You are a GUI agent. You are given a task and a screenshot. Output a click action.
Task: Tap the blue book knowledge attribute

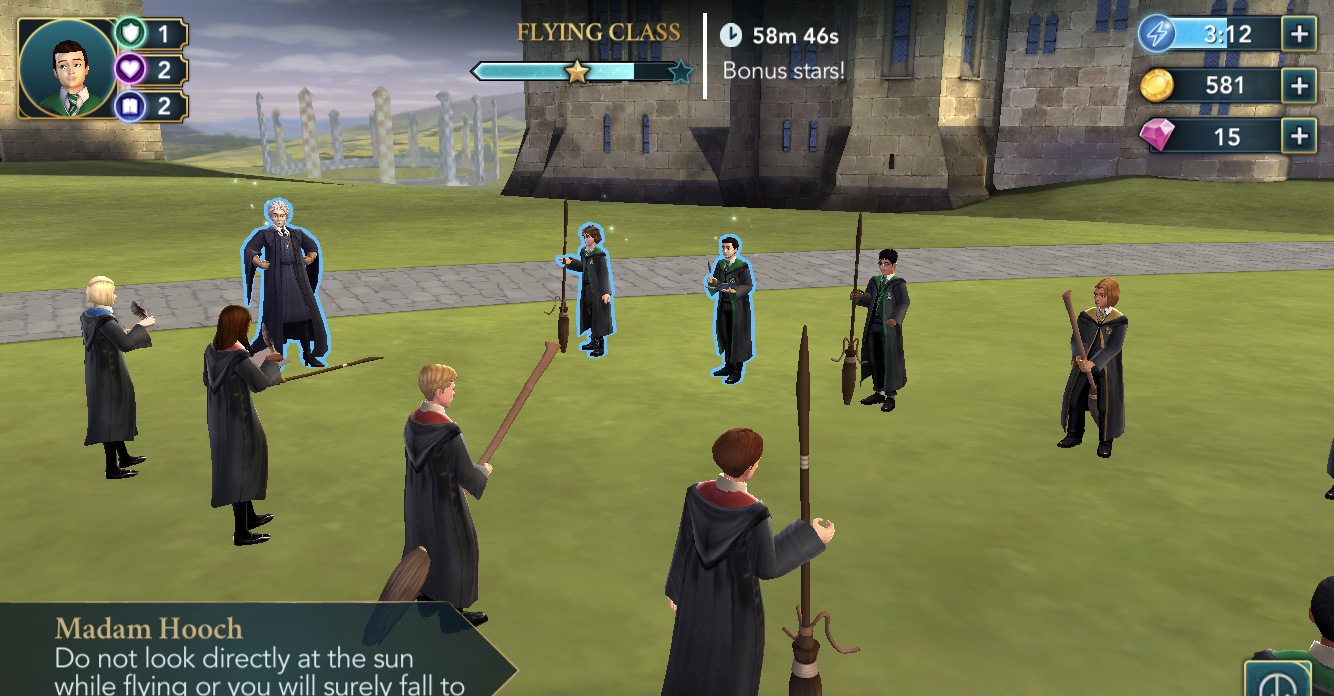(x=130, y=106)
